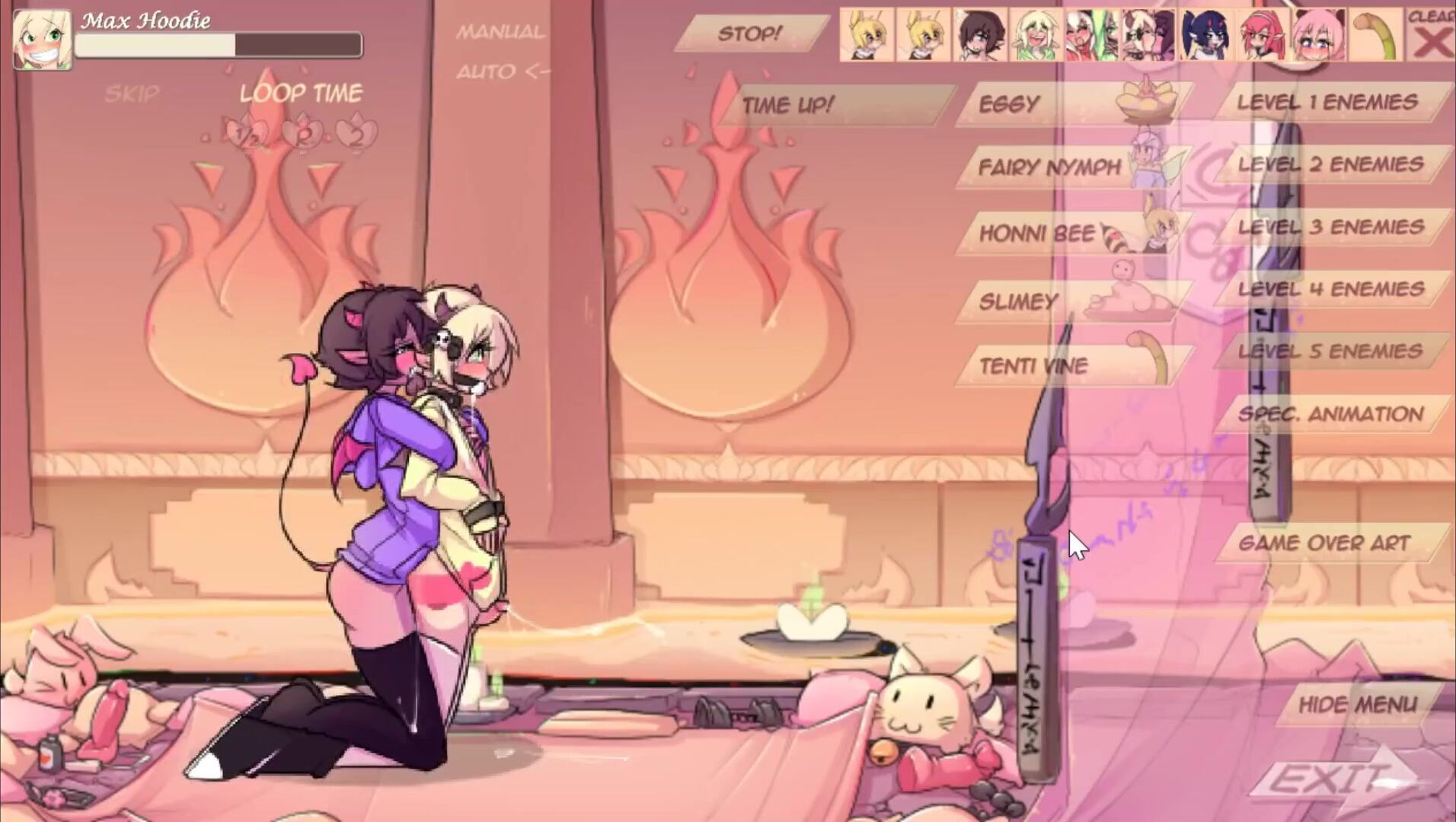
Task: Open the Level 3 Enemies category
Action: coord(1330,227)
